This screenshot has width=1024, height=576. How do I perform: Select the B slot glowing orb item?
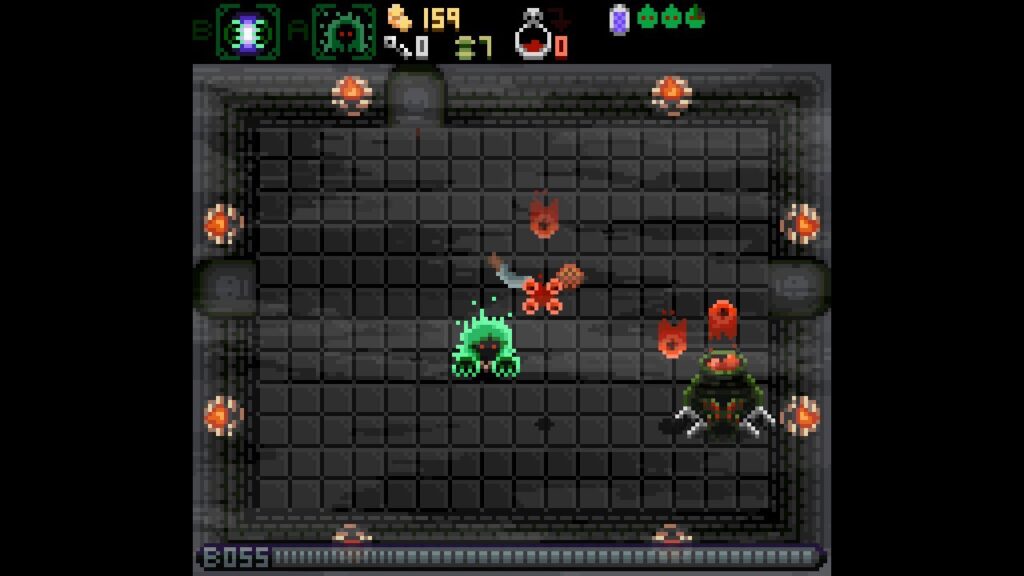[247, 32]
